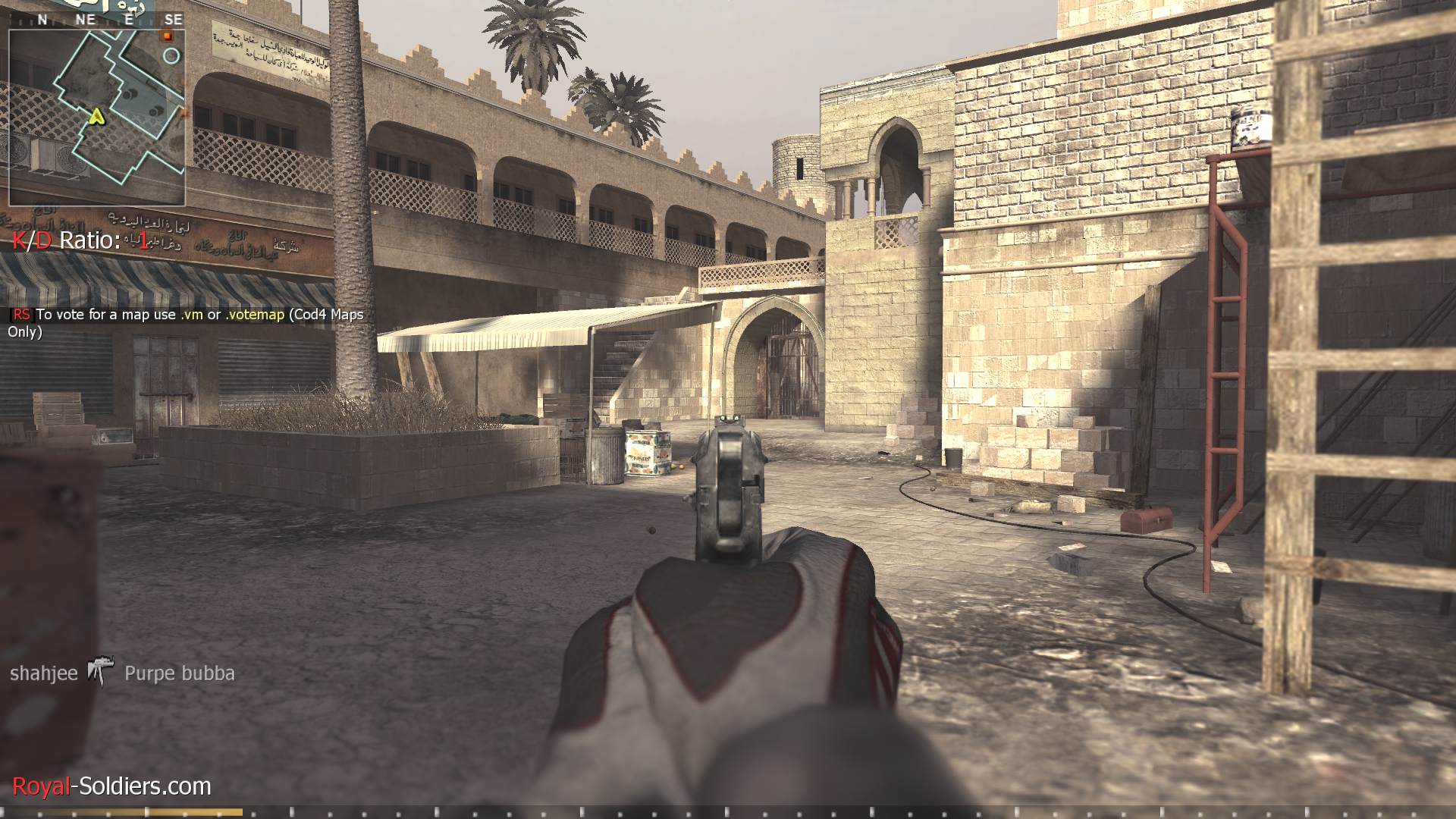Expand the chat message area
The width and height of the screenshot is (1456, 819).
(x=182, y=322)
